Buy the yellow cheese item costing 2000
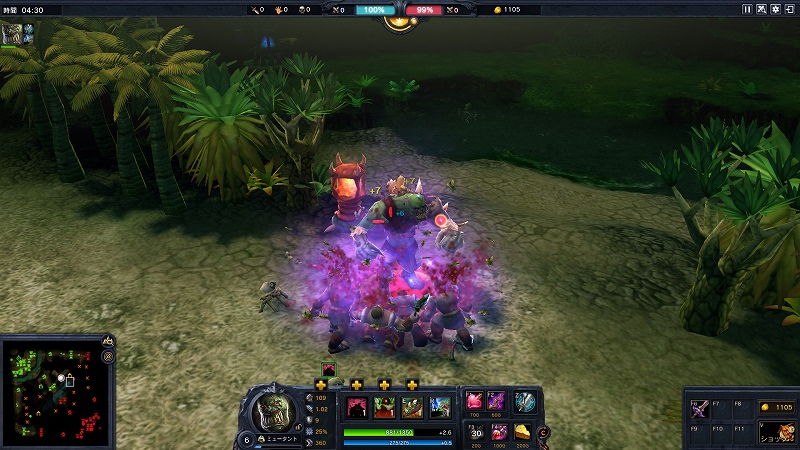 pyautogui.click(x=524, y=431)
